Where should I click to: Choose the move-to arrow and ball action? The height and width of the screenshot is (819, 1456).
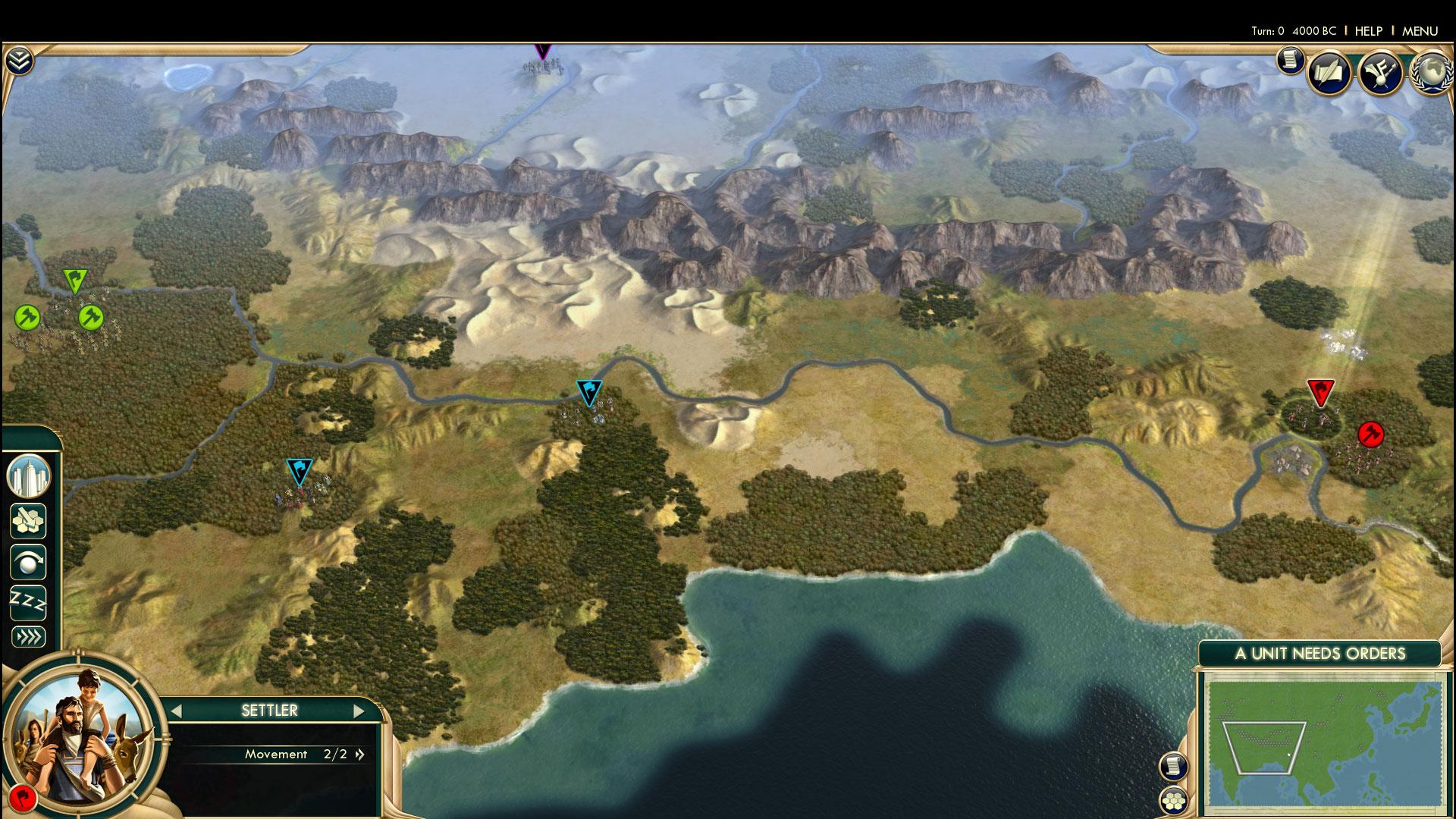(x=28, y=563)
